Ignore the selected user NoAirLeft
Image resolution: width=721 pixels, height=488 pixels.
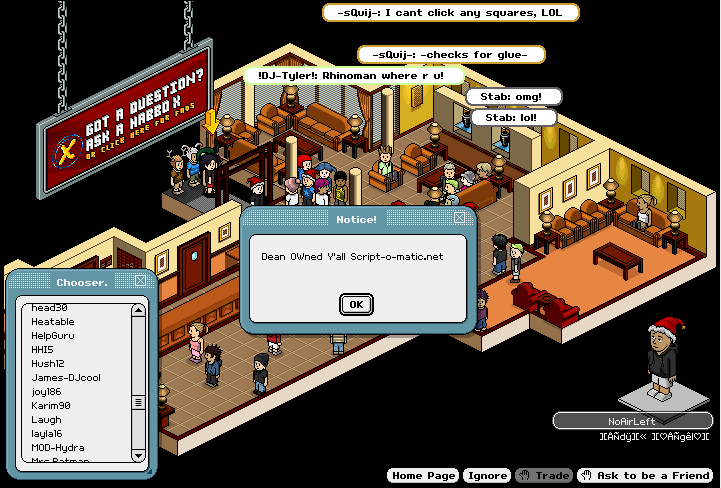pyautogui.click(x=488, y=476)
